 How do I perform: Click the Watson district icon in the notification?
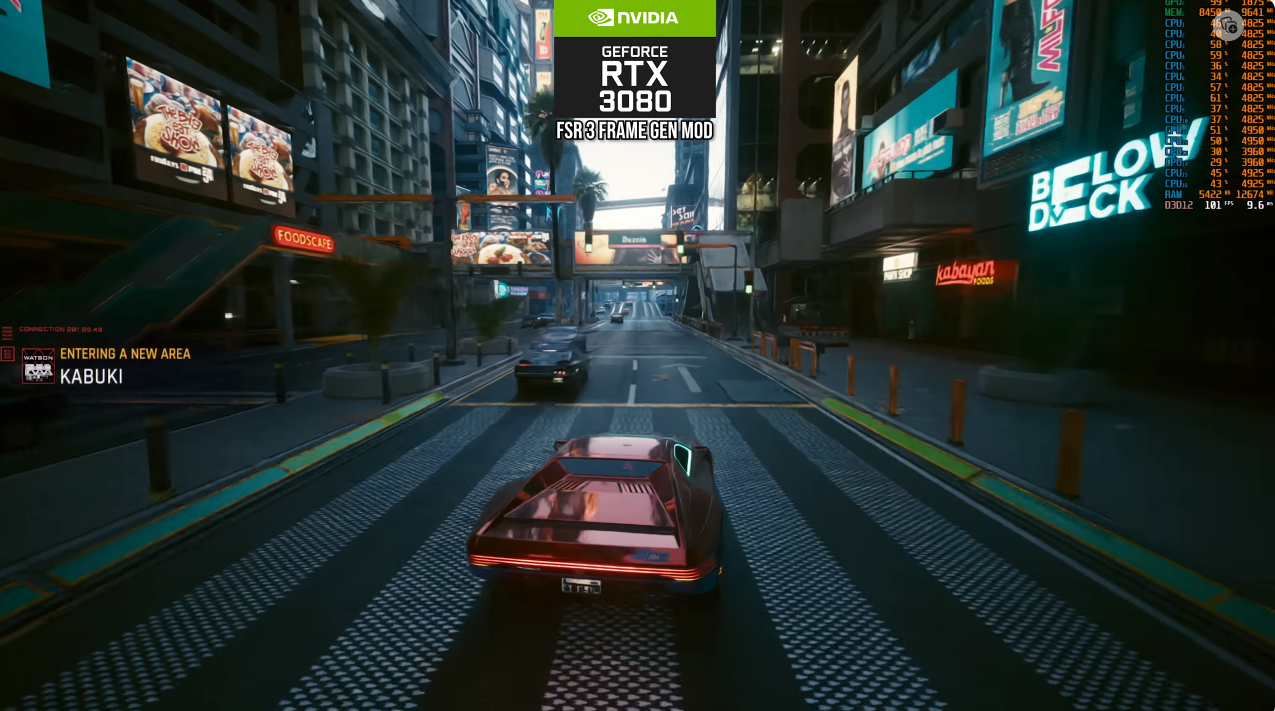pos(38,366)
